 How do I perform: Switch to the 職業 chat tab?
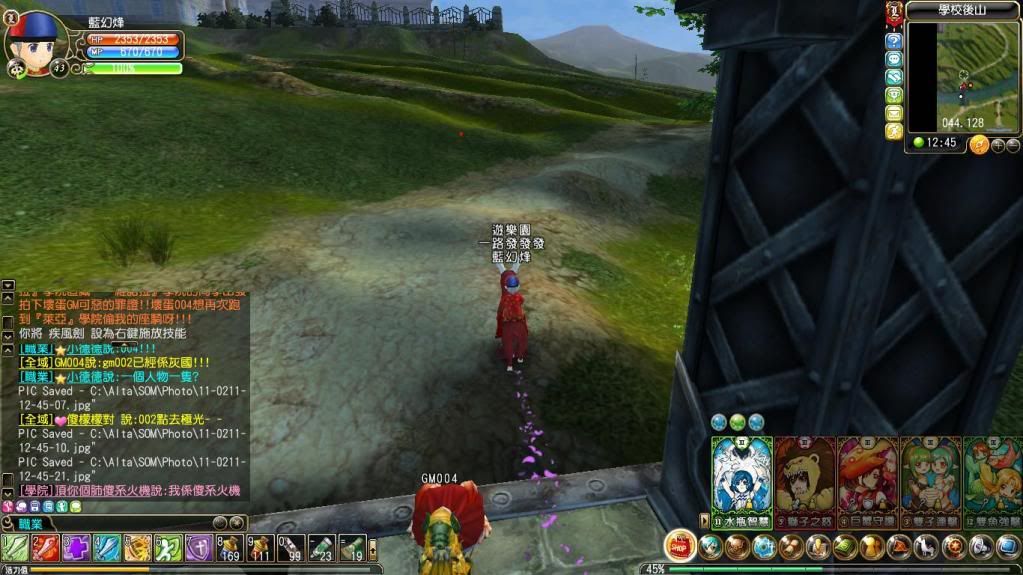click(28, 524)
